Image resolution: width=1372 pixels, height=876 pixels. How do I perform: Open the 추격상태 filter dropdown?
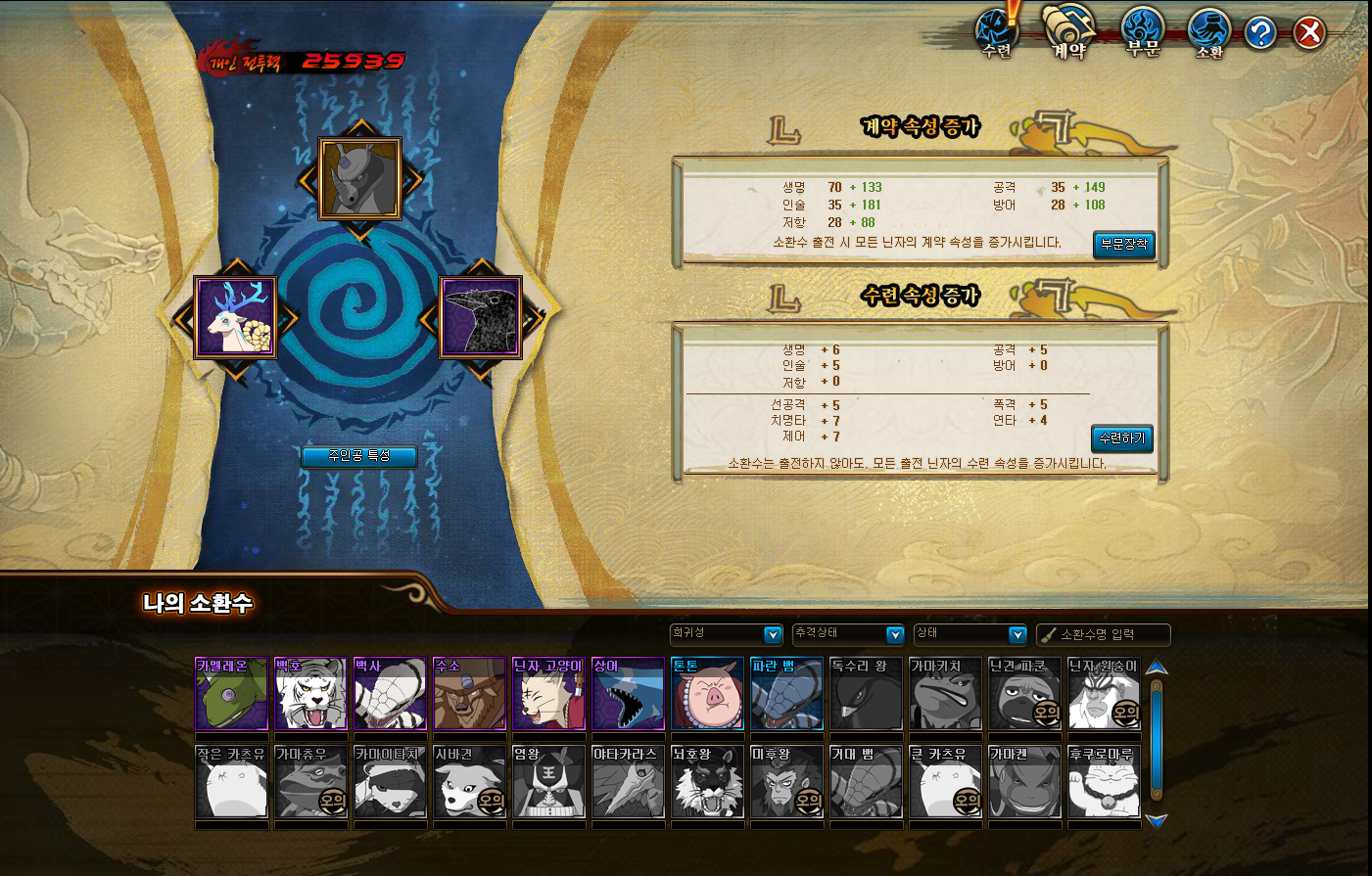point(849,634)
